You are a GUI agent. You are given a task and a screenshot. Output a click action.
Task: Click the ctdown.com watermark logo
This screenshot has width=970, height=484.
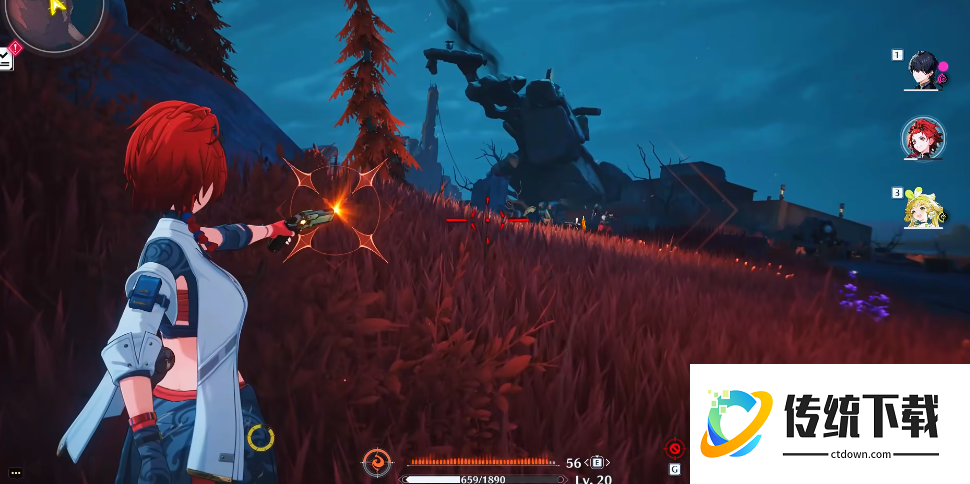coord(735,423)
